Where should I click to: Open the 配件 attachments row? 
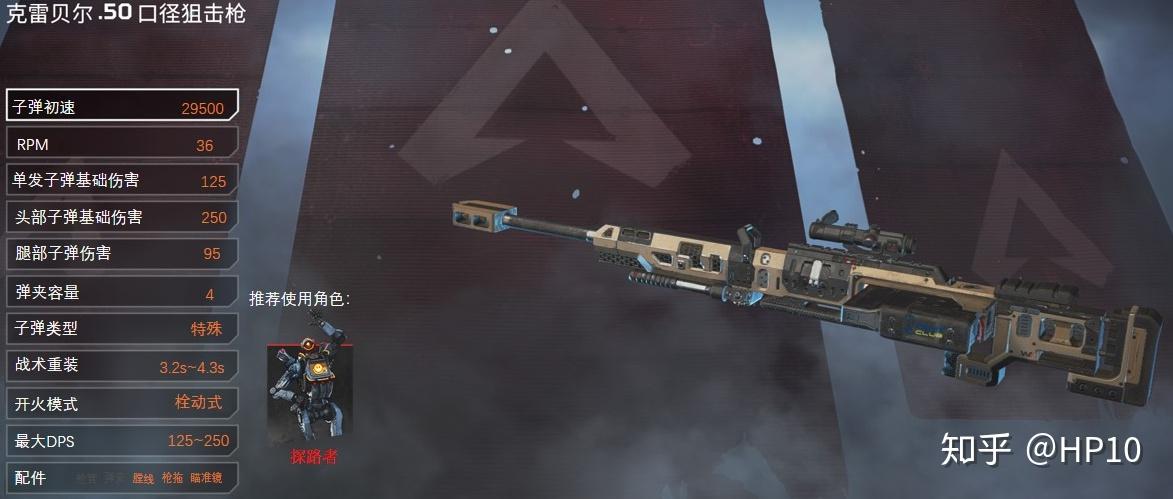pyautogui.click(x=122, y=478)
